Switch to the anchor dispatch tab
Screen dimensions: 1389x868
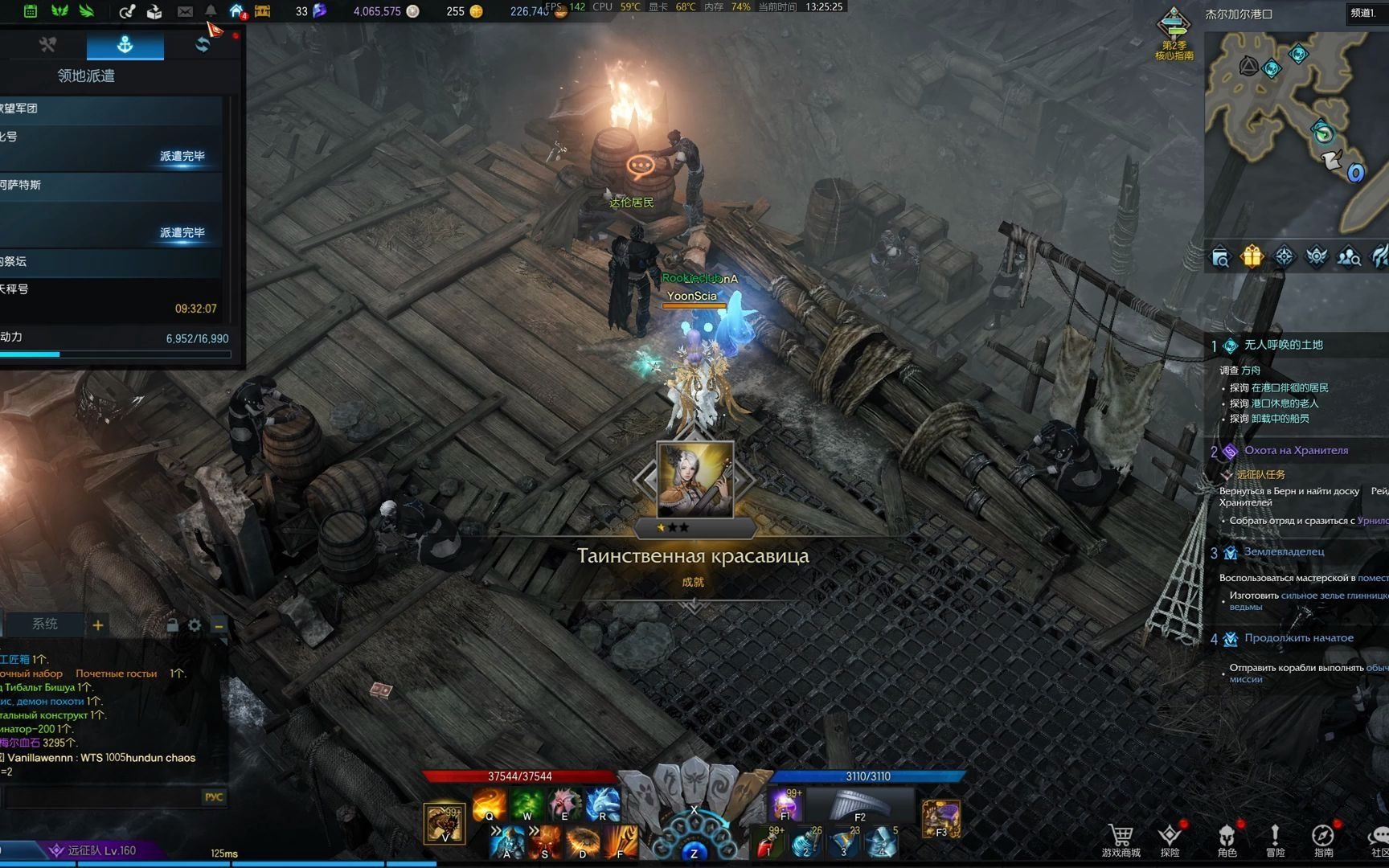[x=125, y=45]
